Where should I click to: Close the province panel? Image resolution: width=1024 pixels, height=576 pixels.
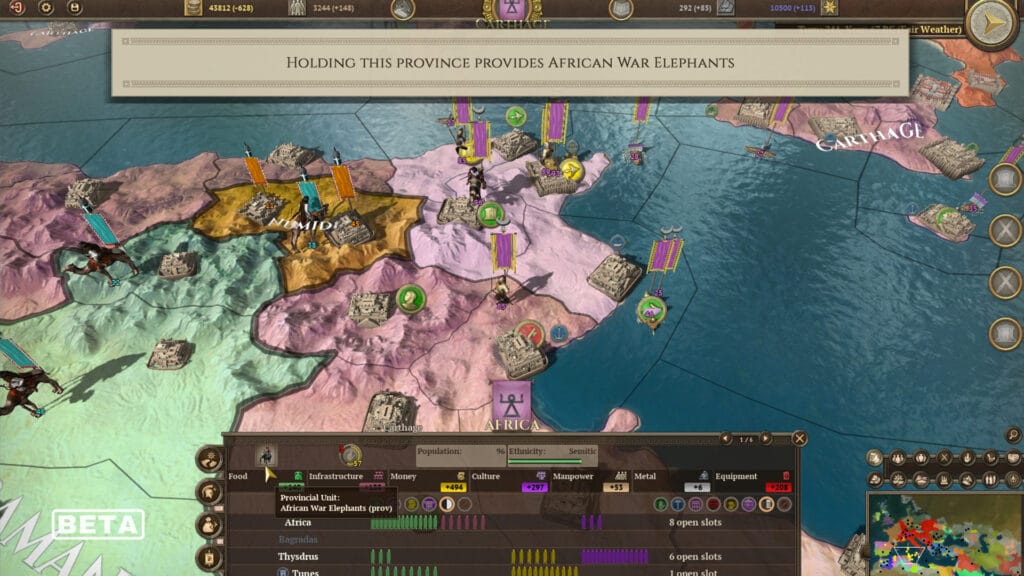click(x=799, y=438)
